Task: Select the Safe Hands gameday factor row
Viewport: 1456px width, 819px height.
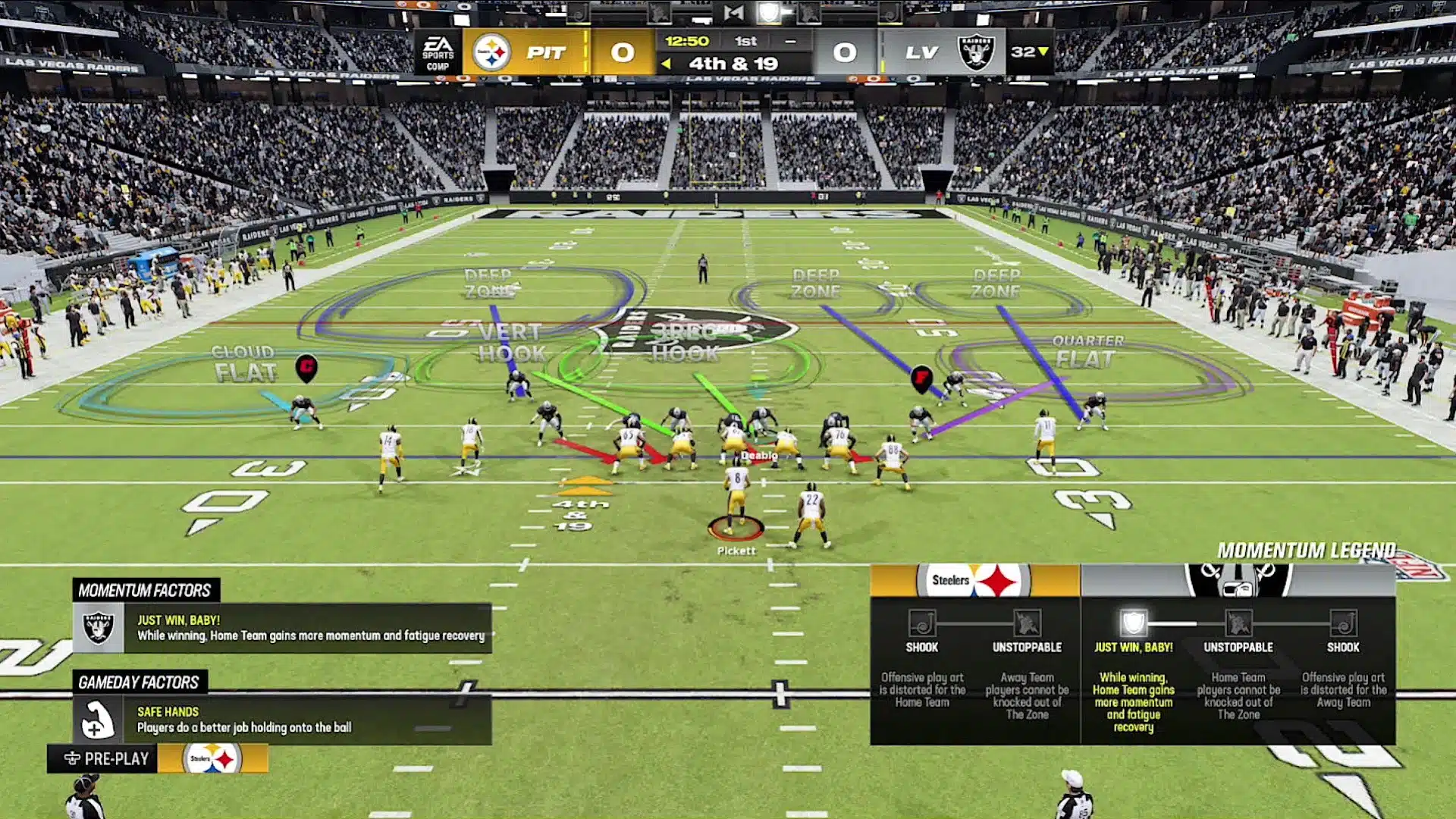Action: click(x=282, y=720)
